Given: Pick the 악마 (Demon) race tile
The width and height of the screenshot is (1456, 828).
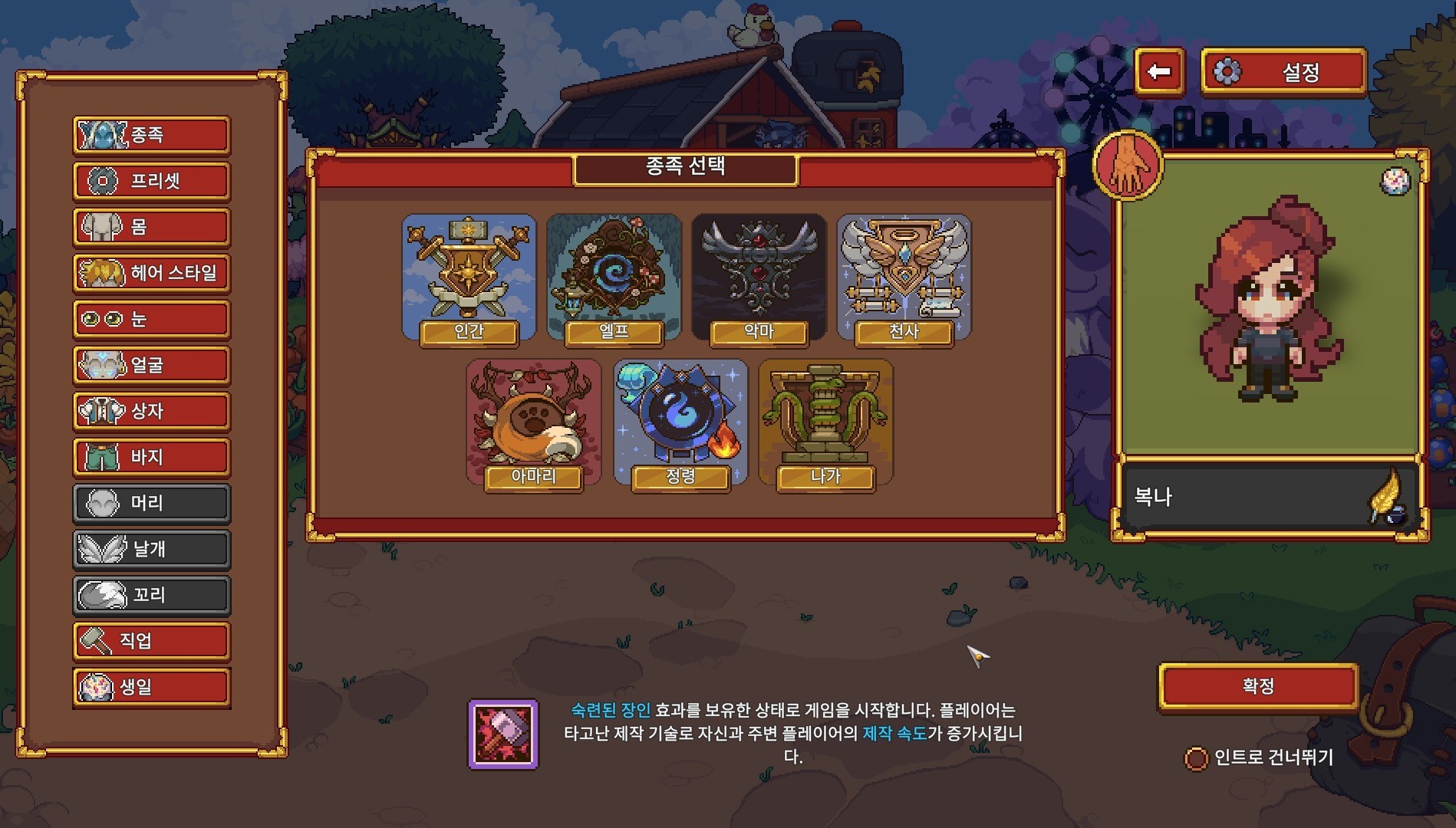Looking at the screenshot, I should (x=759, y=279).
